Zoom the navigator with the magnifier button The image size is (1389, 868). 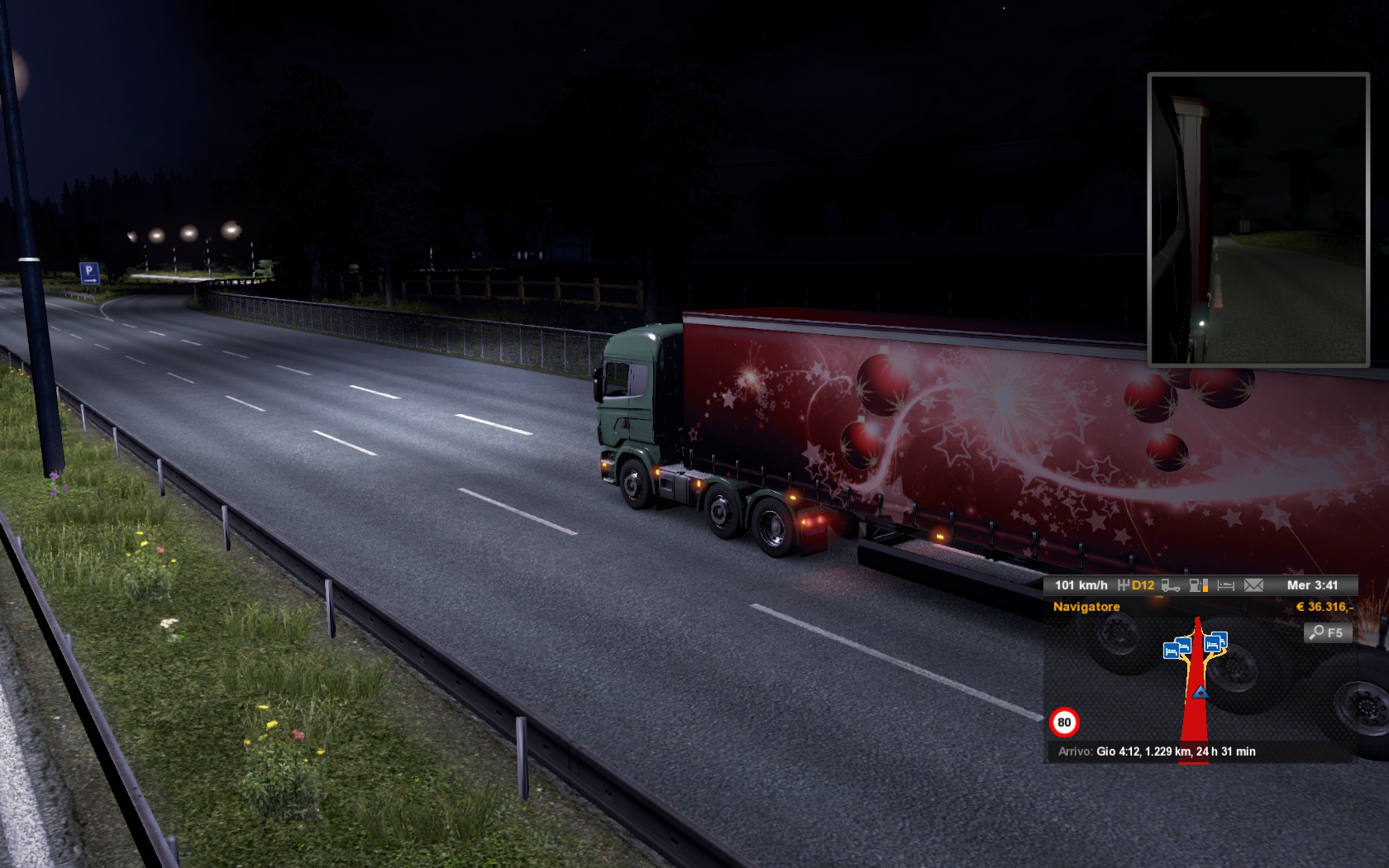(x=1328, y=632)
